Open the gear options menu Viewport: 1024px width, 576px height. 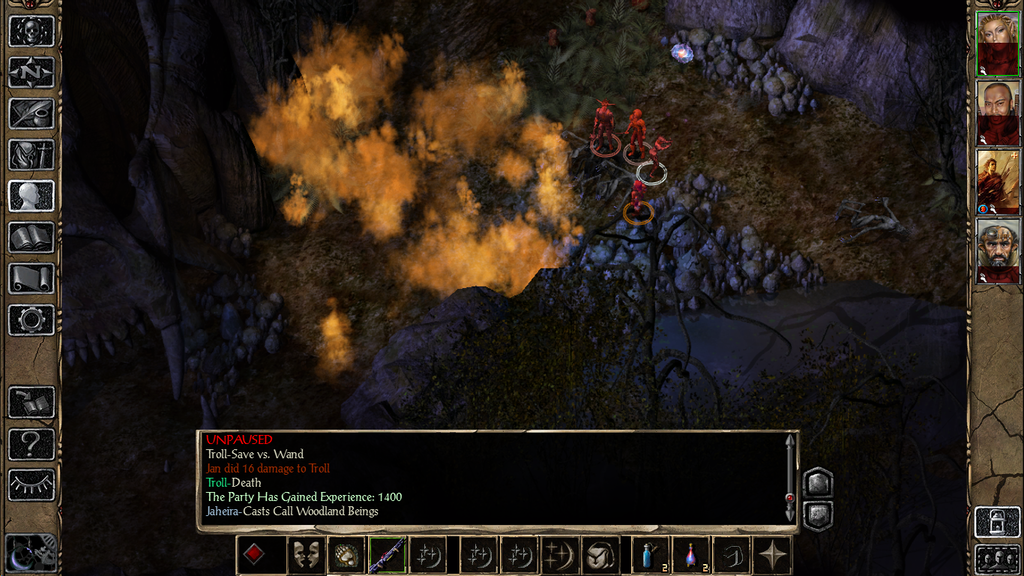click(31, 320)
